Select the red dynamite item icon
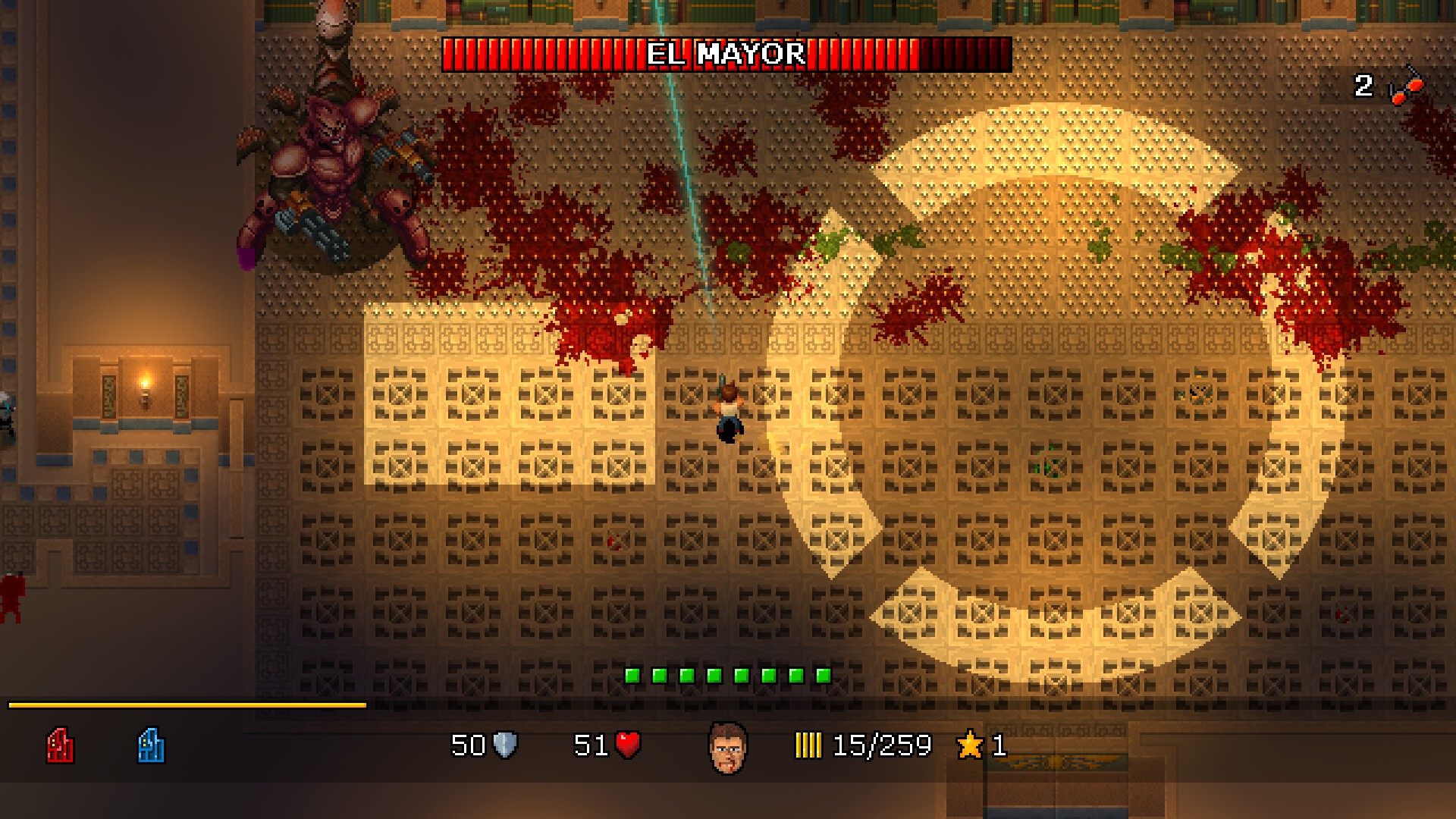Viewport: 1456px width, 819px height. pos(1406,86)
